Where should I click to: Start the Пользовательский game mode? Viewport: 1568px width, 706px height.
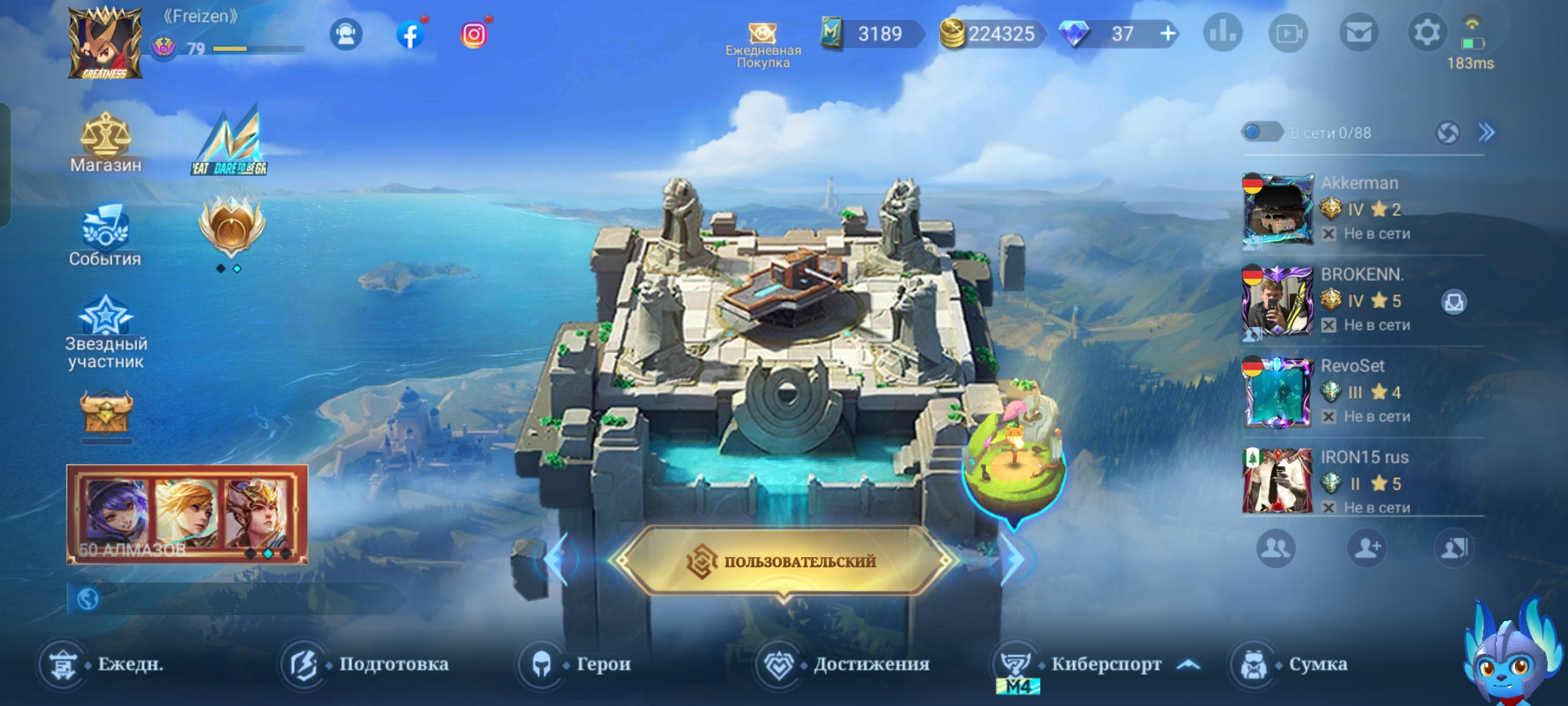(784, 561)
